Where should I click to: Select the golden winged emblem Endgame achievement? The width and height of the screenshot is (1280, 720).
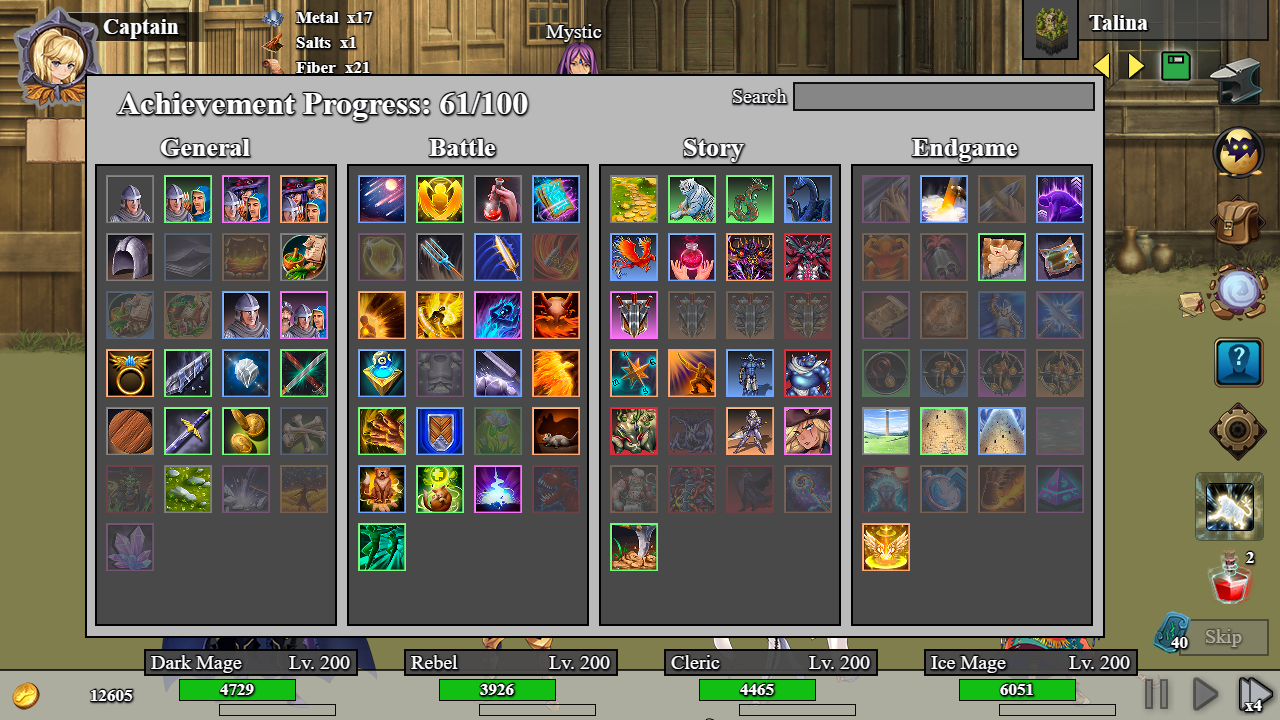tap(886, 547)
